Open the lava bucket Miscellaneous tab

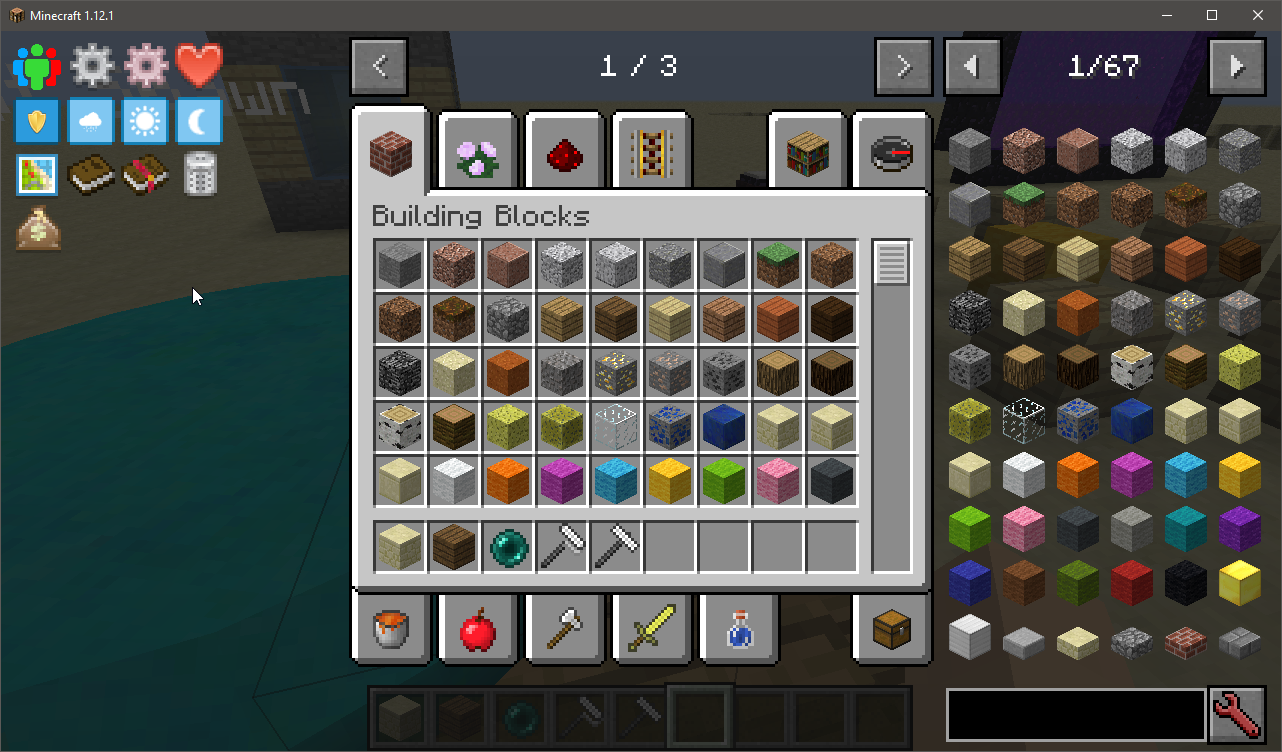pyautogui.click(x=391, y=630)
